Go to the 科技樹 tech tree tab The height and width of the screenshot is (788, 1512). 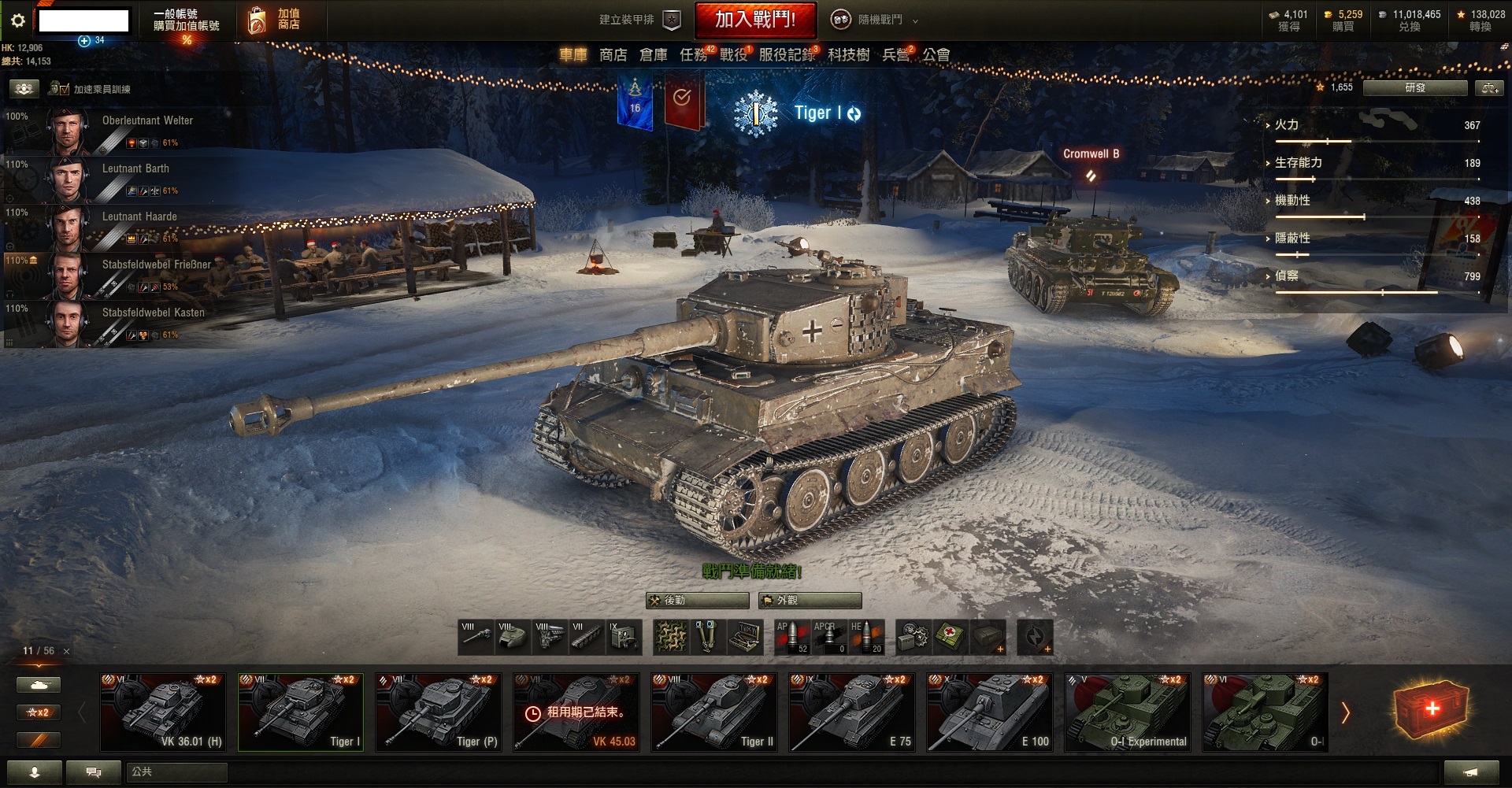pyautogui.click(x=848, y=55)
